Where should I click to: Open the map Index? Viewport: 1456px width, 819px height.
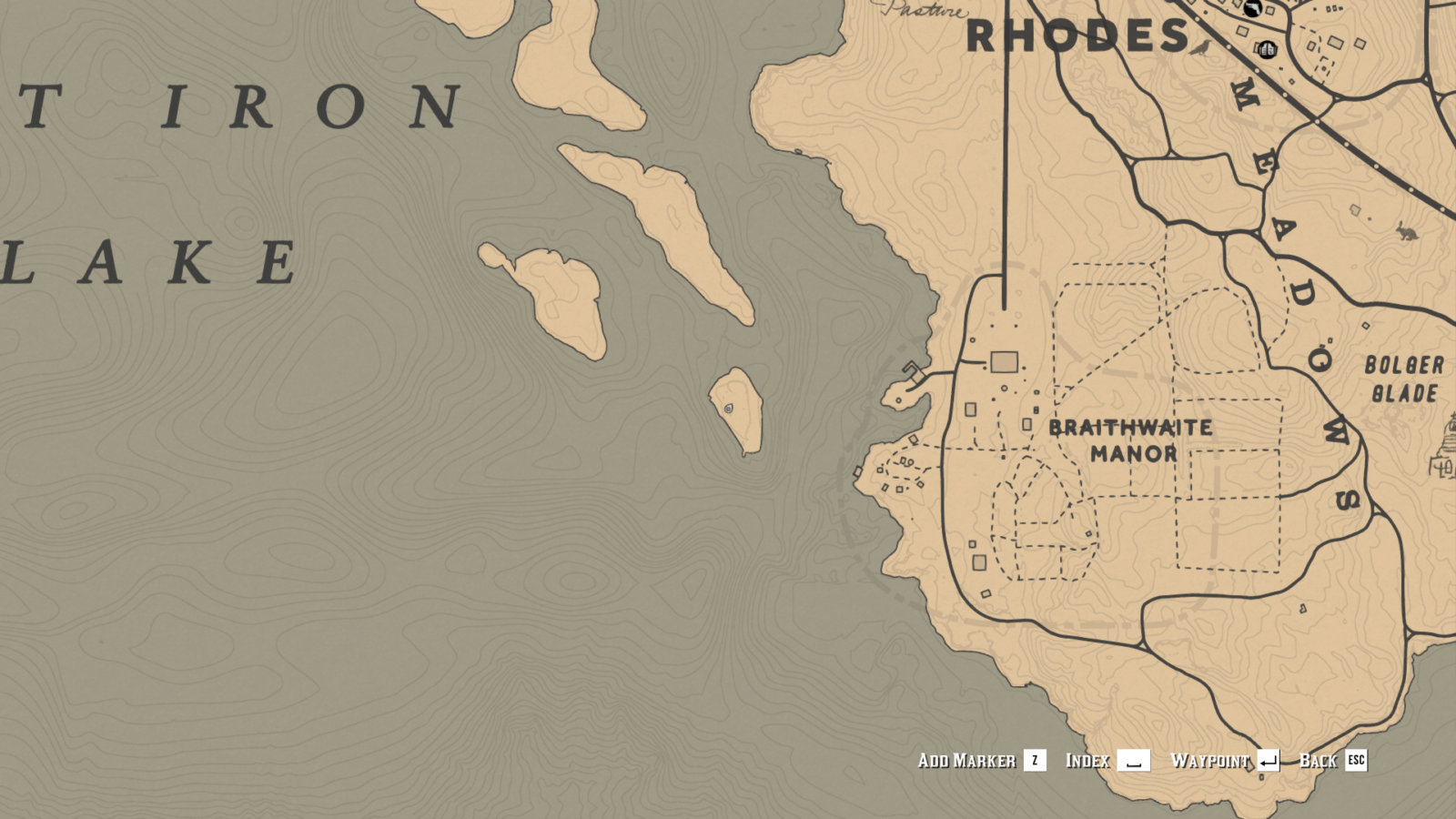(1088, 761)
